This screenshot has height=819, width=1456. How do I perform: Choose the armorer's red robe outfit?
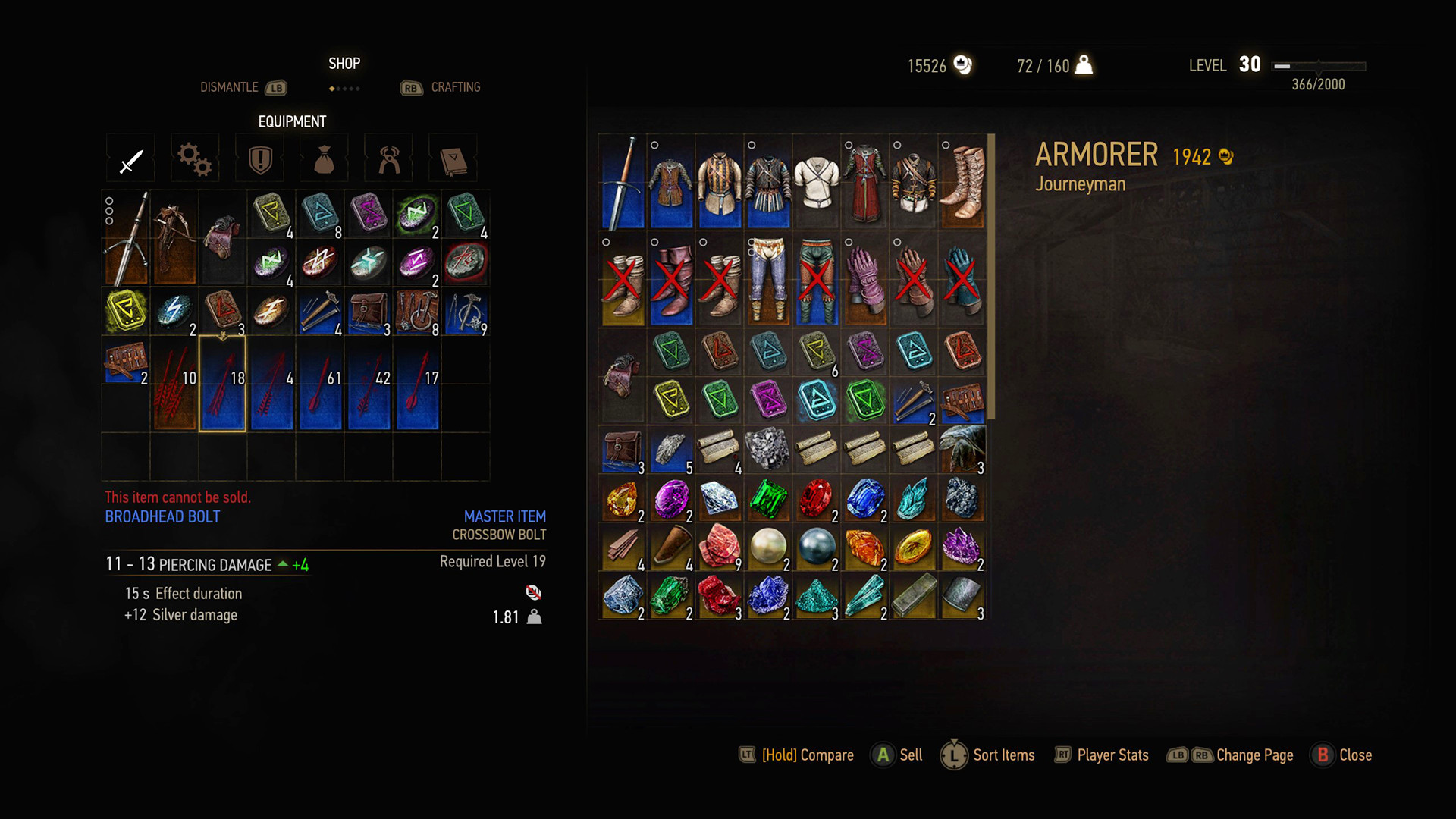tap(864, 182)
